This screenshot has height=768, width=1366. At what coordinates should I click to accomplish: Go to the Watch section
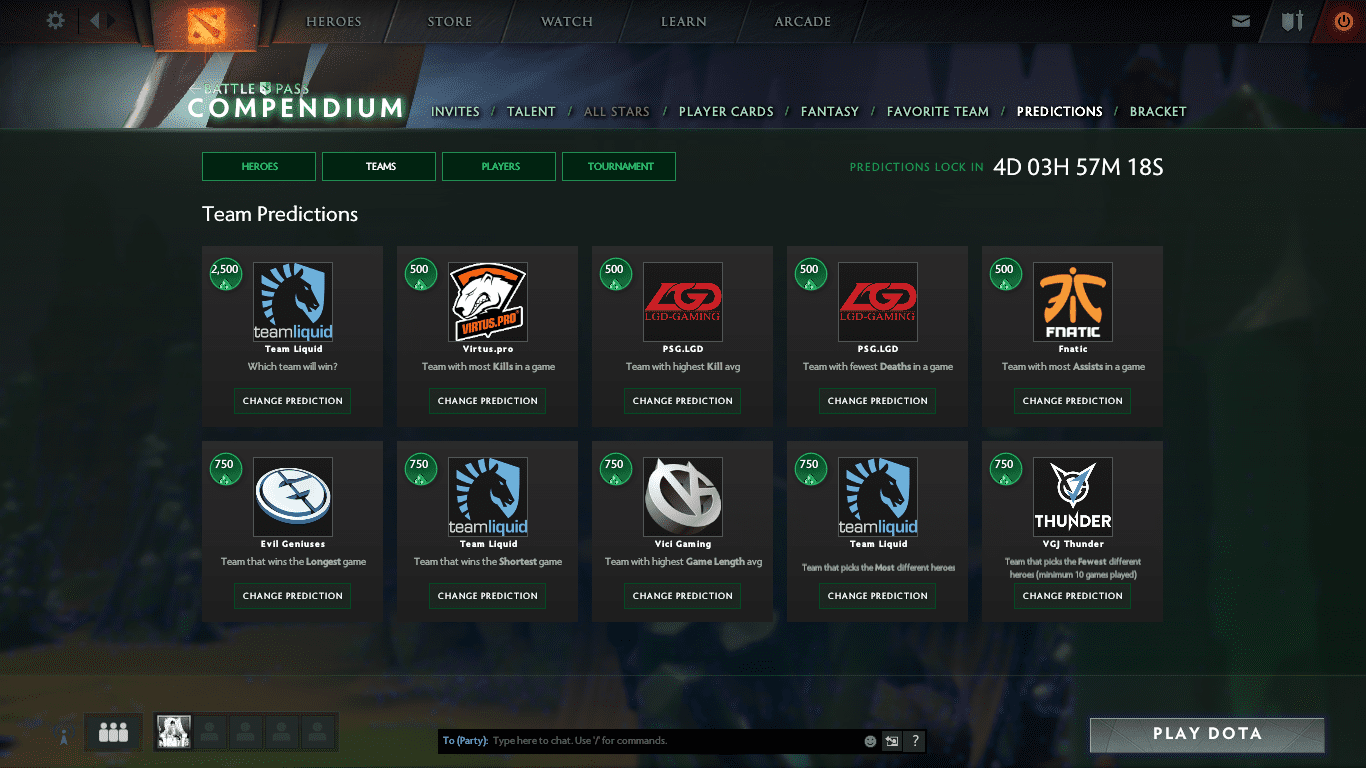tap(566, 22)
